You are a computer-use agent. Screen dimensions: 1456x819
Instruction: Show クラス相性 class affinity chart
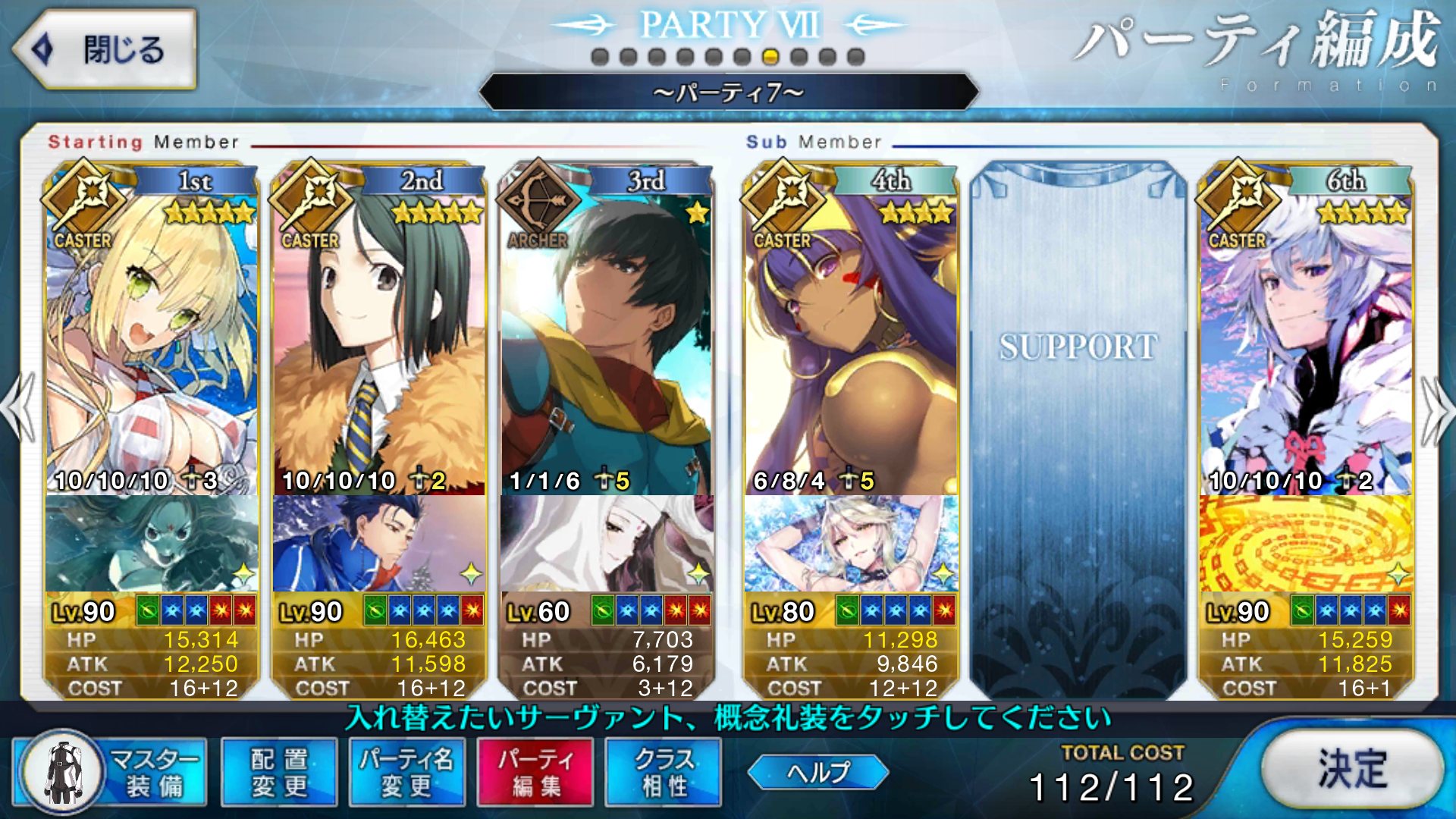[x=664, y=772]
